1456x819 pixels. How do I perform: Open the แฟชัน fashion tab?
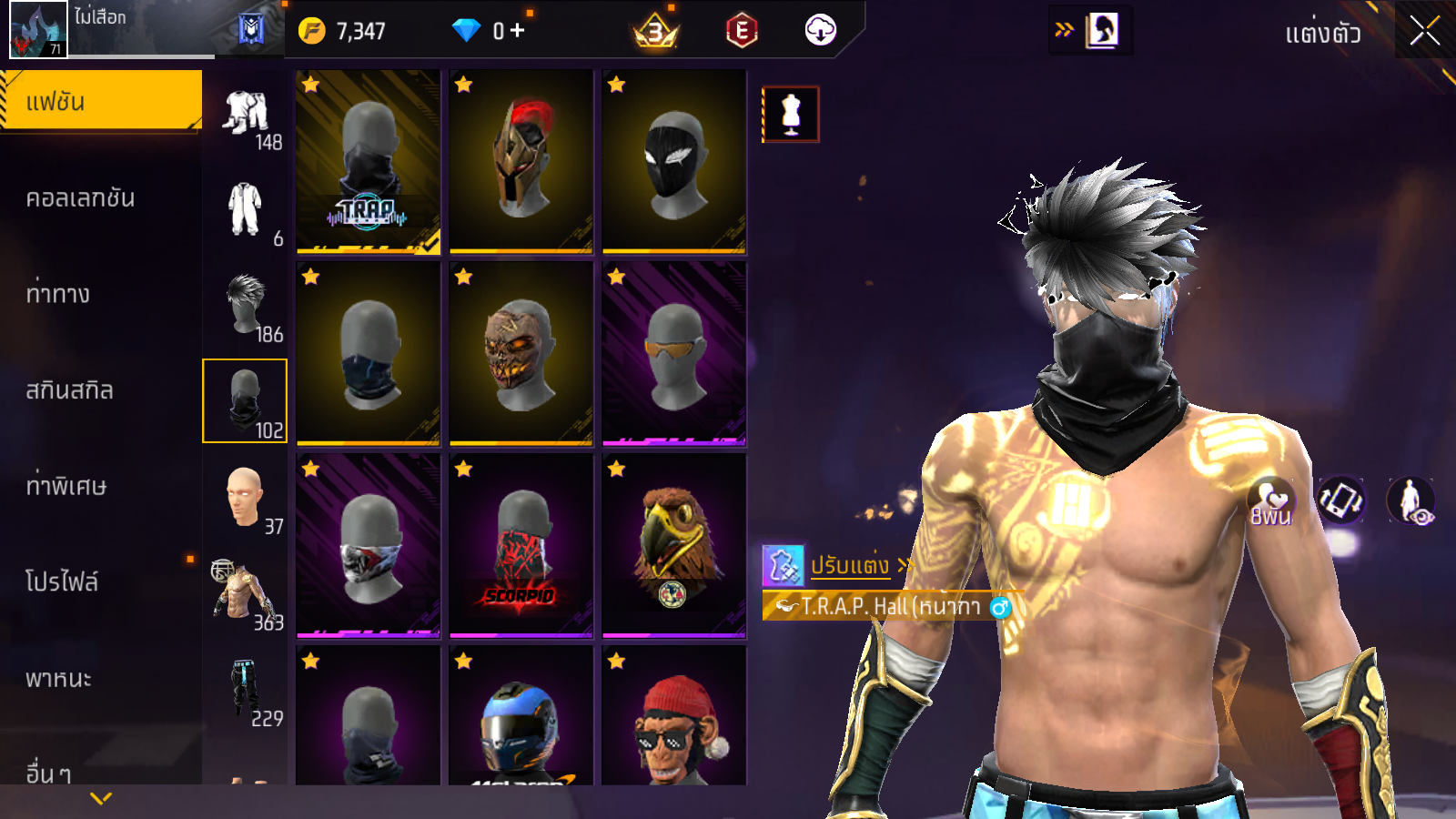(101, 101)
